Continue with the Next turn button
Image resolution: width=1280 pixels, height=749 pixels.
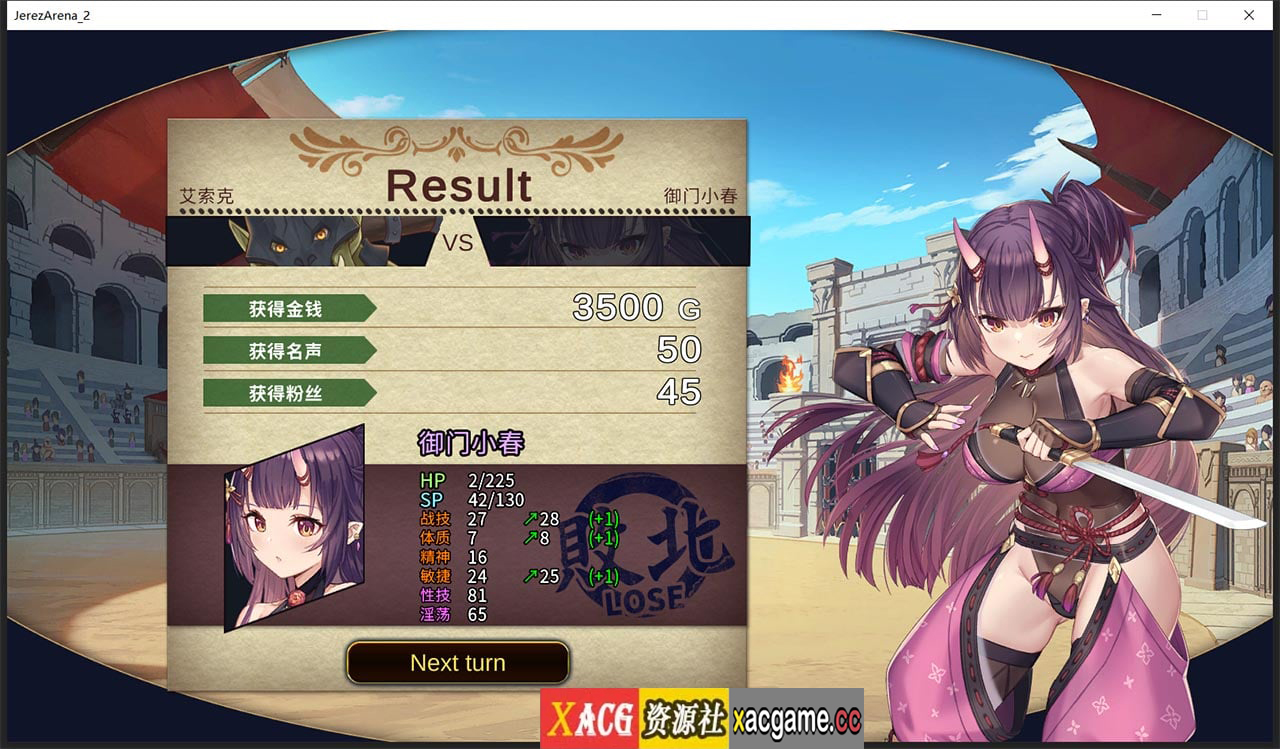pyautogui.click(x=458, y=663)
